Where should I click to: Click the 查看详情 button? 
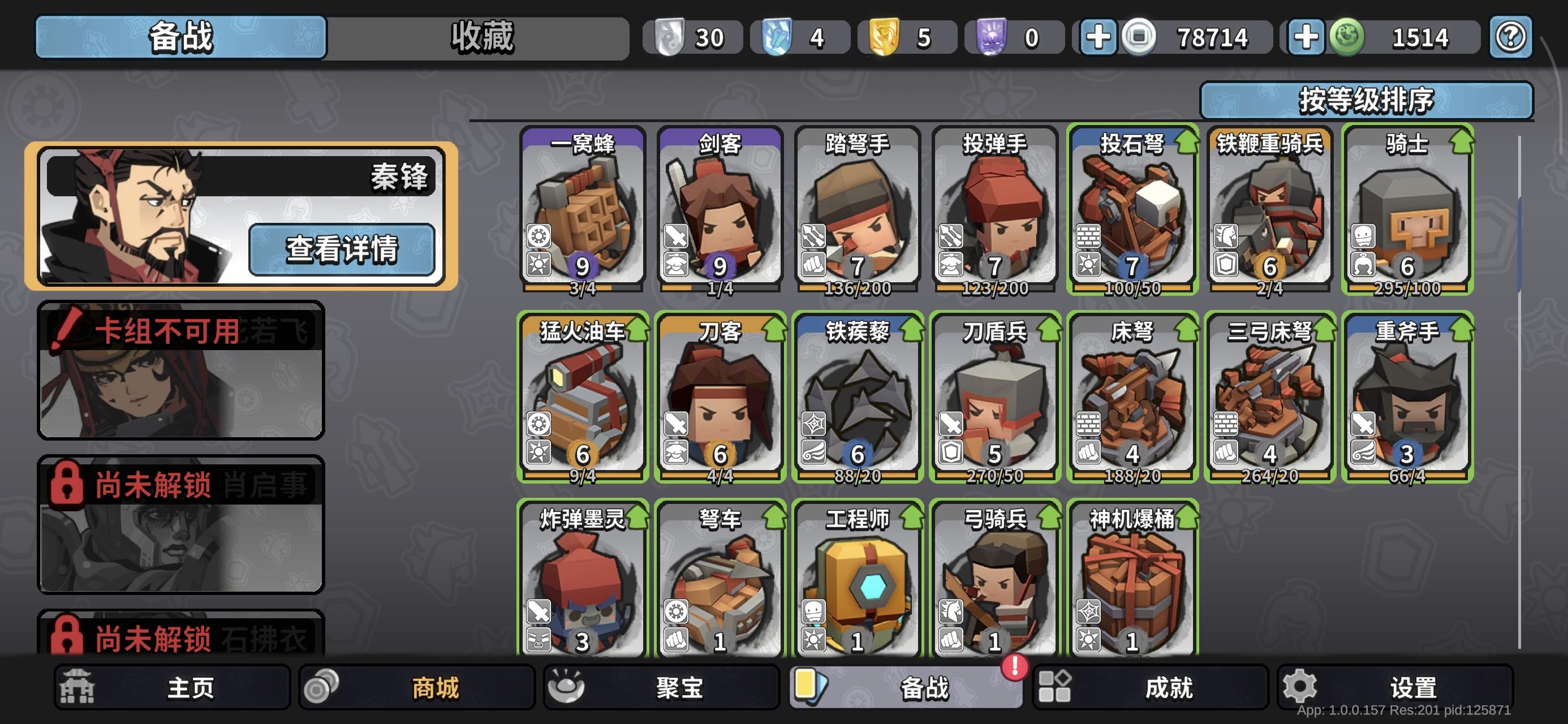pyautogui.click(x=343, y=250)
